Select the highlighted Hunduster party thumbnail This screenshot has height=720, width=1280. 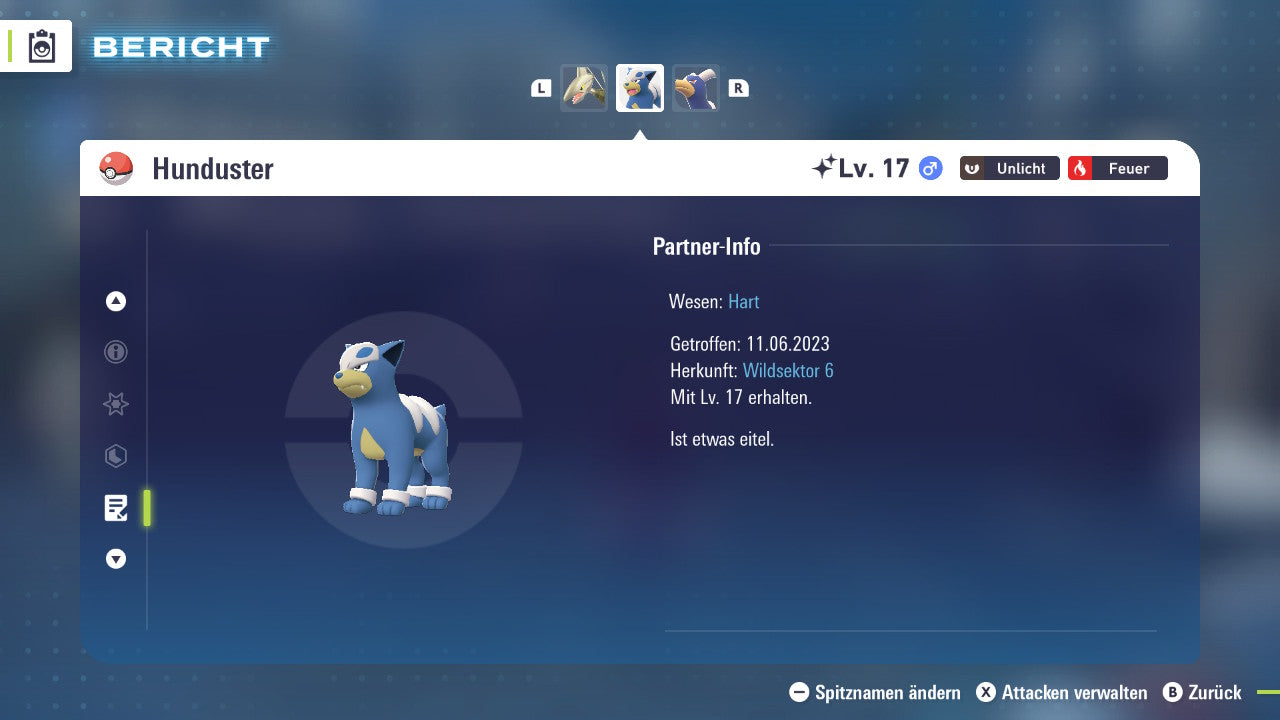[640, 87]
